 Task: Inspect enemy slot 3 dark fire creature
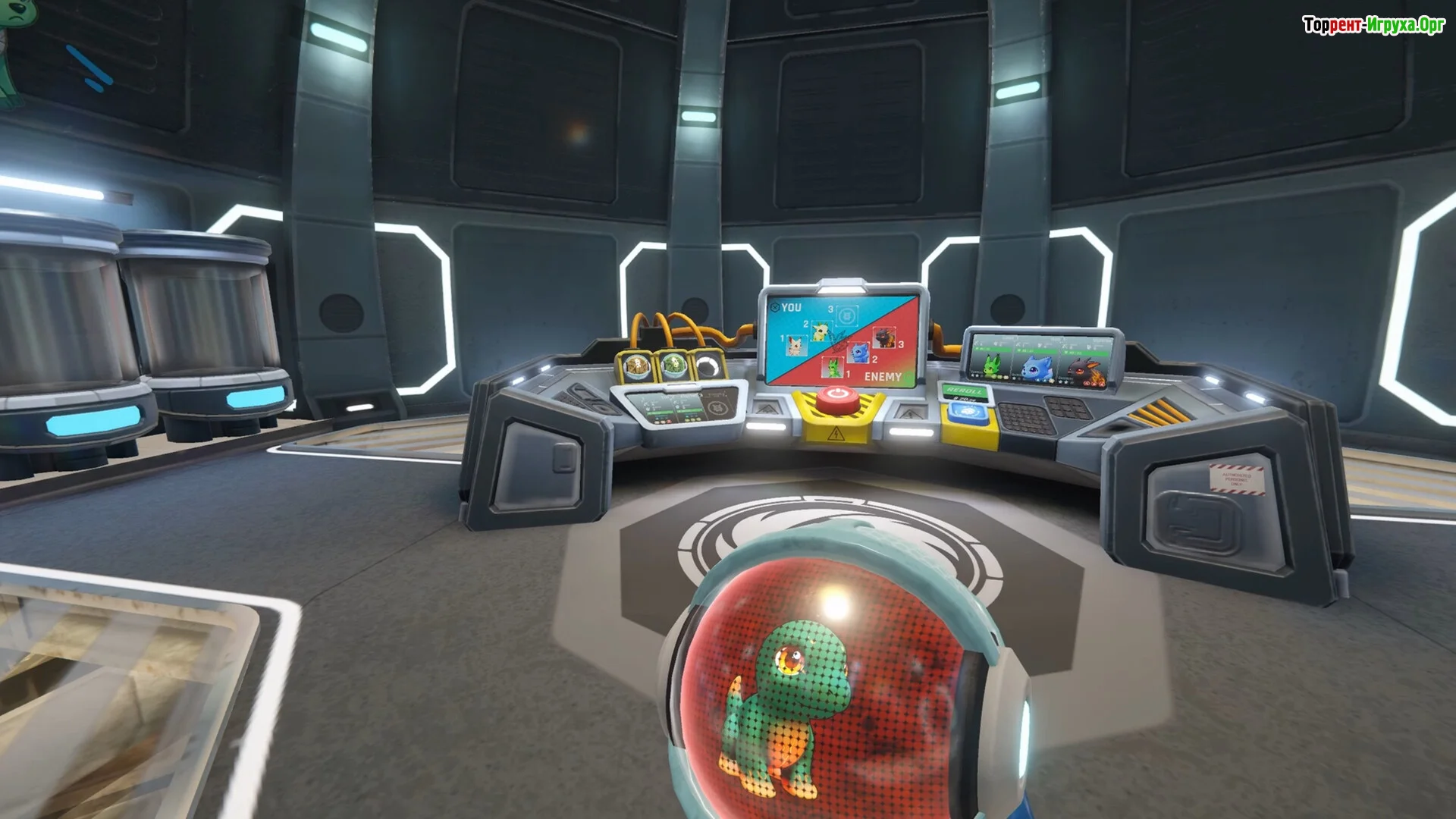[x=883, y=336]
